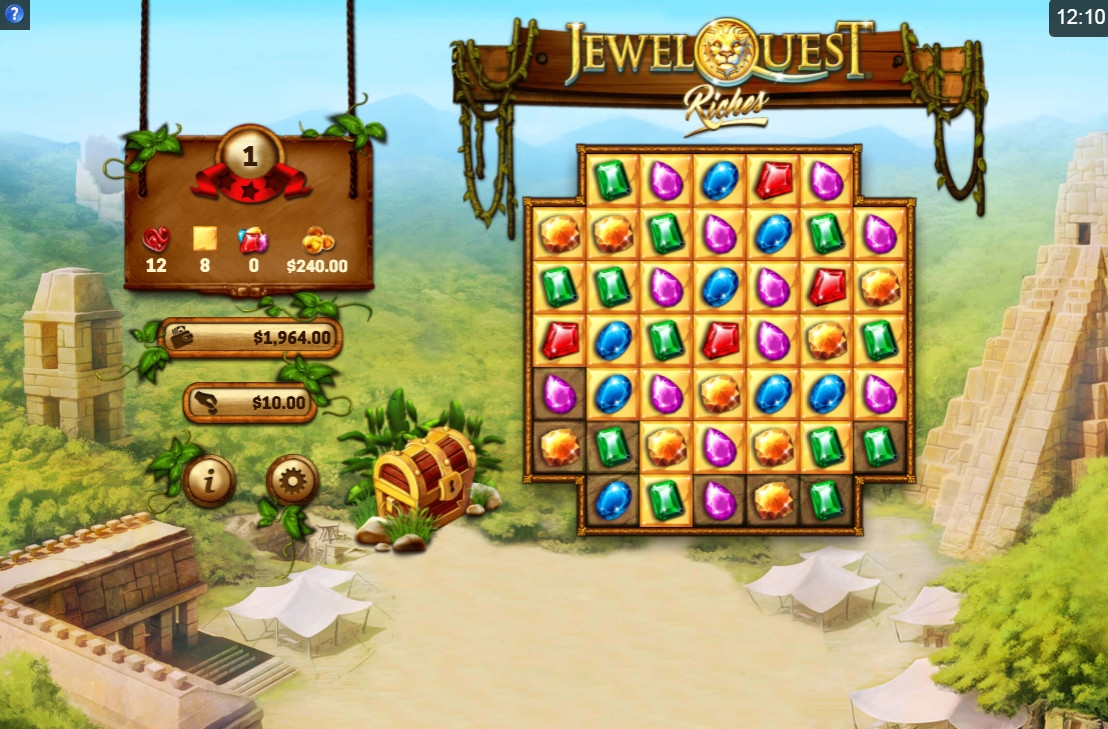
Task: Choose the green emerald in top row
Action: pyautogui.click(x=612, y=180)
